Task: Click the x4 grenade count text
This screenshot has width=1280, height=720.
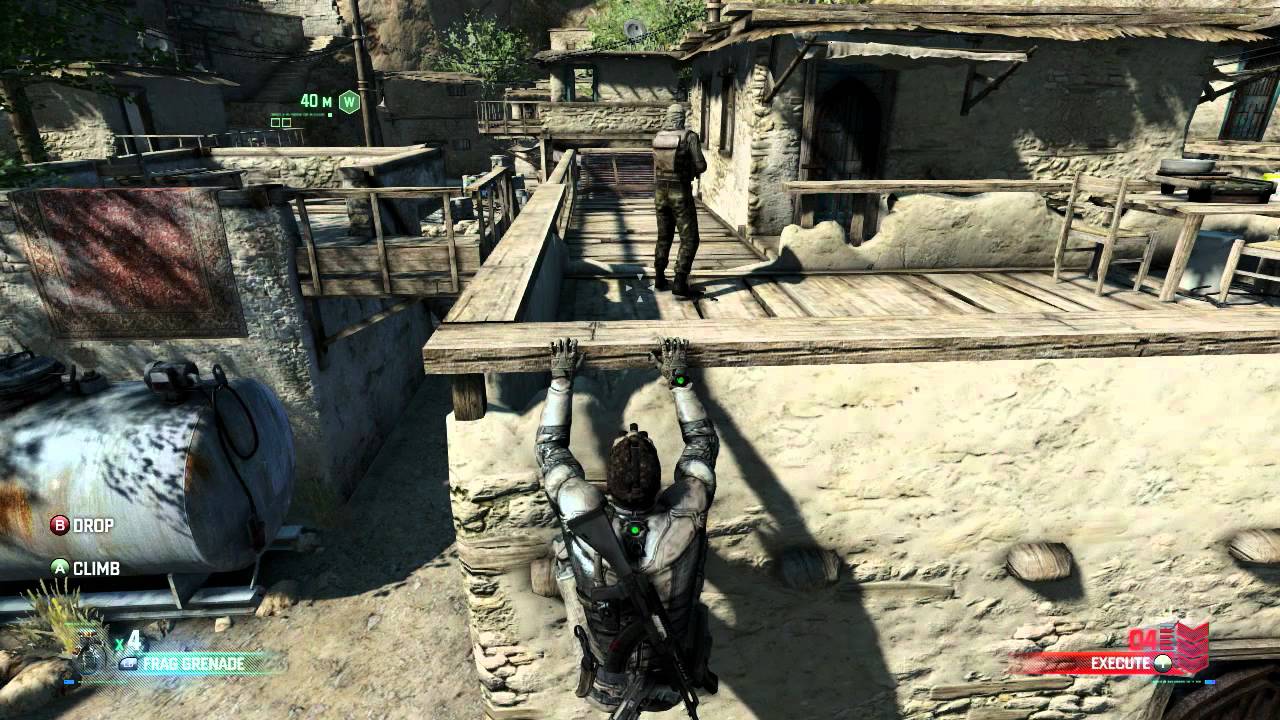Action: [x=130, y=640]
